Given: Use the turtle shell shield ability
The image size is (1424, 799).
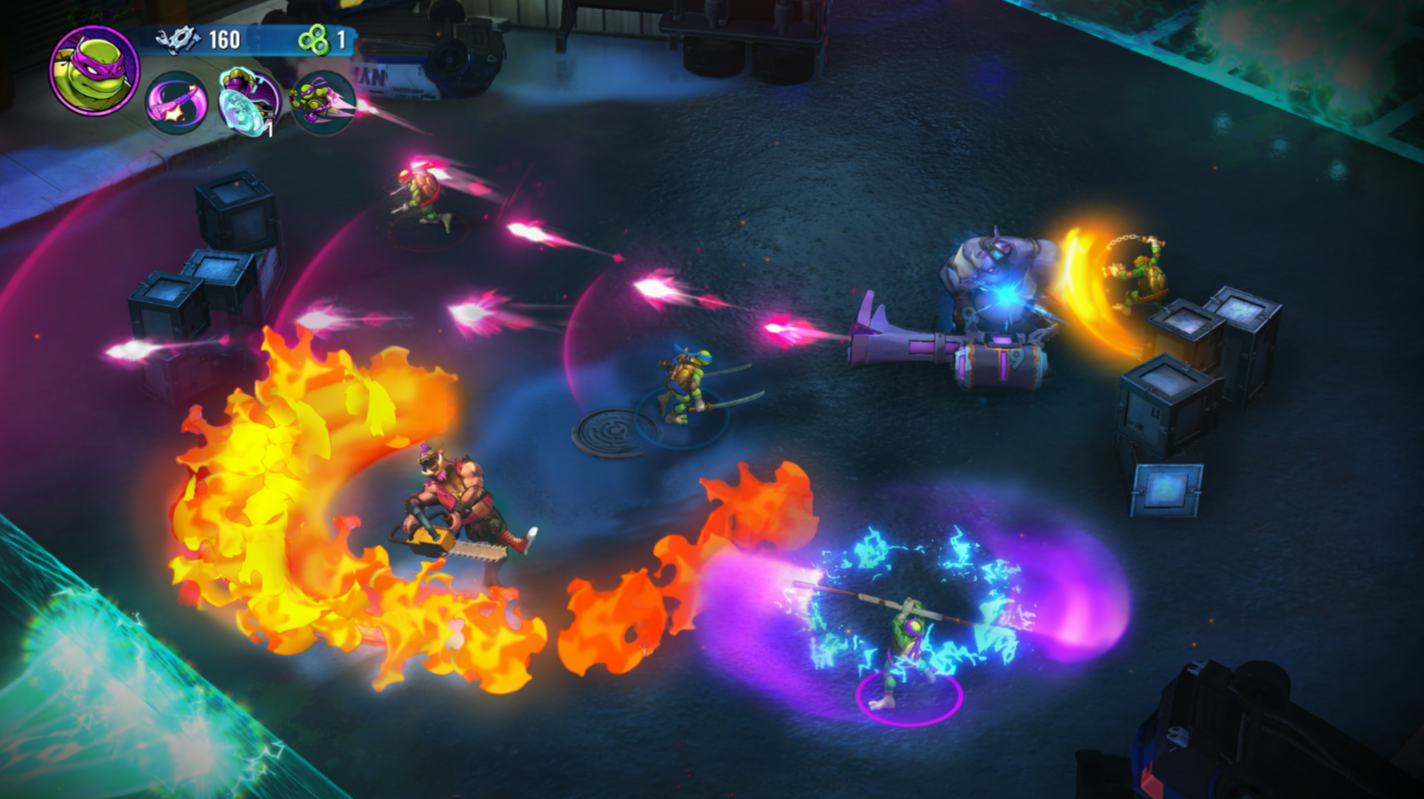Looking at the screenshot, I should point(249,100).
